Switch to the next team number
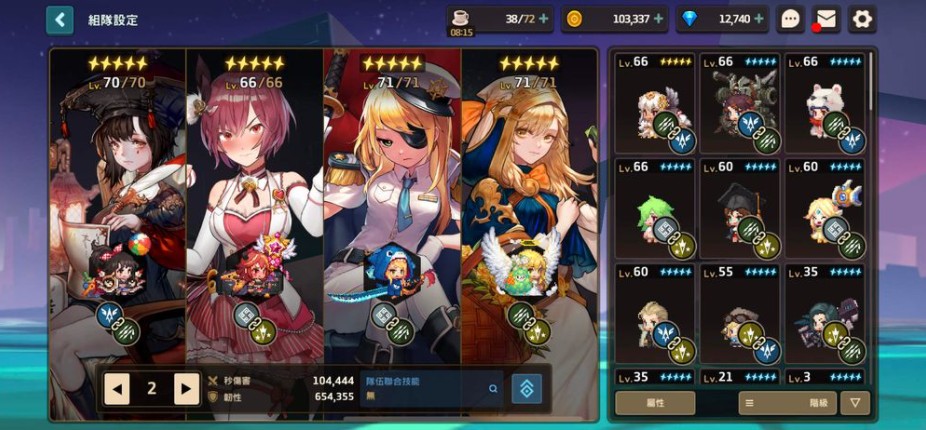This screenshot has height=430, width=926. pos(186,388)
